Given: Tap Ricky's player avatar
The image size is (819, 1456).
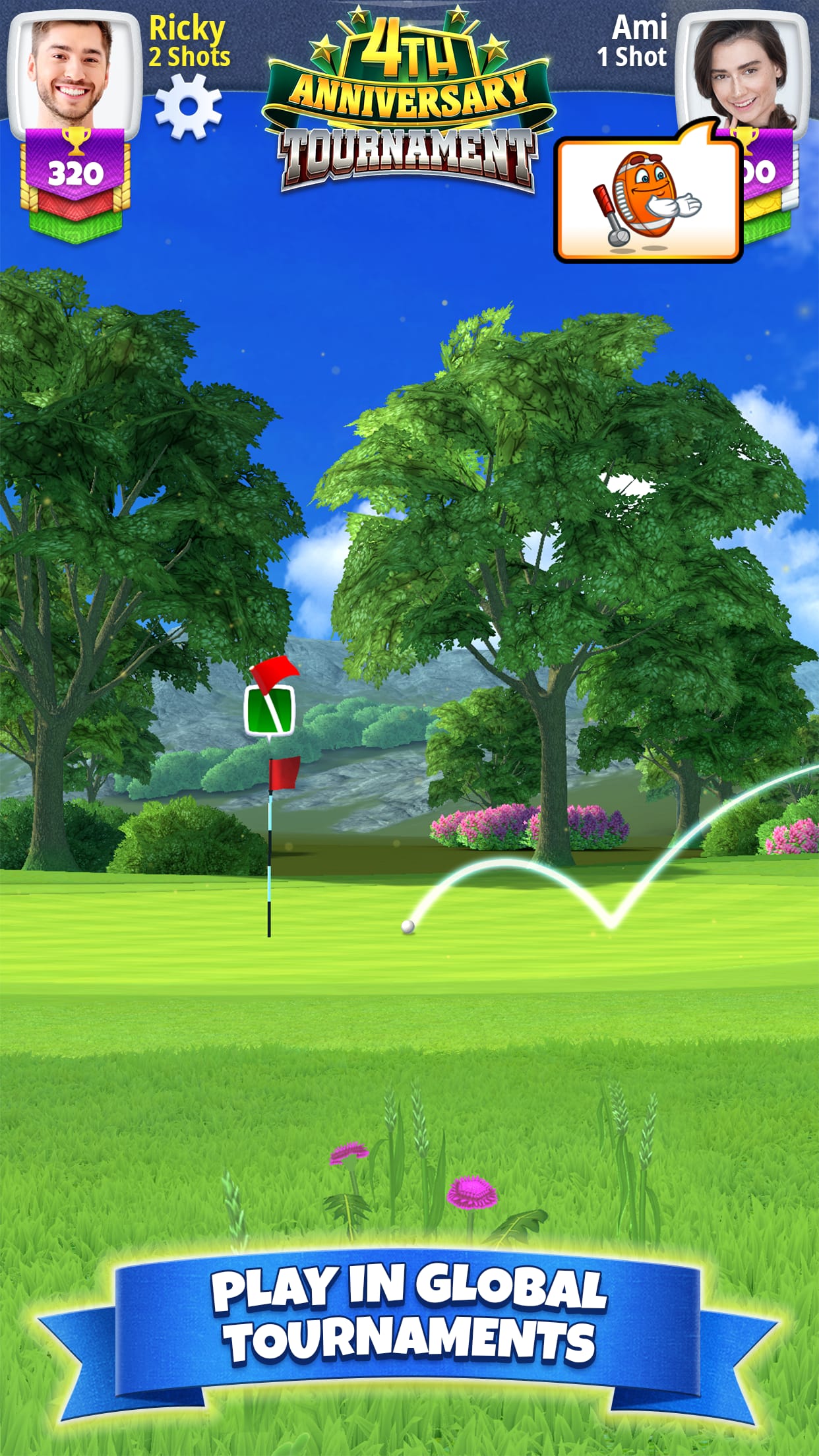Looking at the screenshot, I should click(x=74, y=74).
